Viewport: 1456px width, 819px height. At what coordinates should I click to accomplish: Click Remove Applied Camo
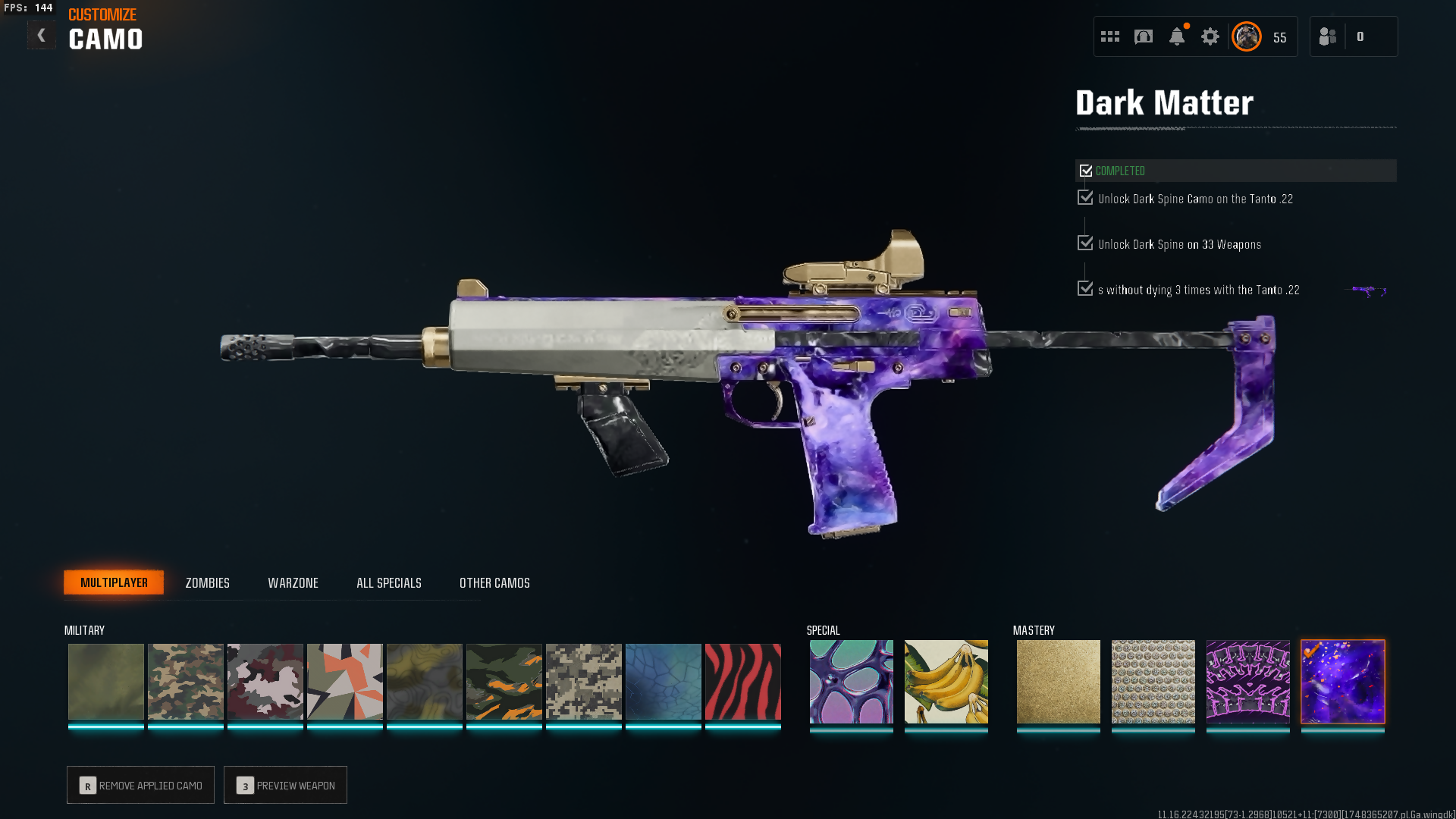tap(140, 786)
